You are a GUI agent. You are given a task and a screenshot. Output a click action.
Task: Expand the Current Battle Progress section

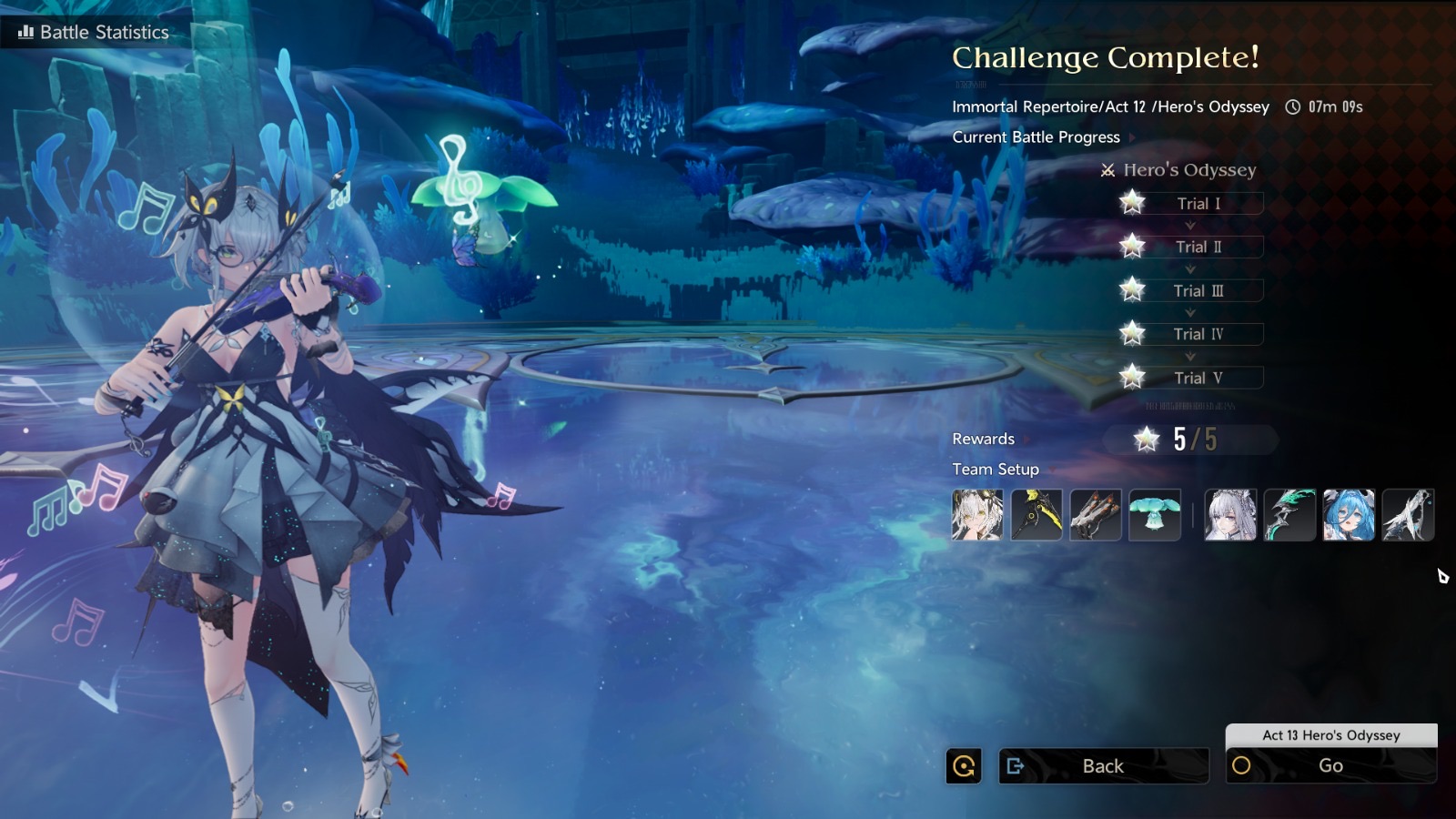(1036, 137)
